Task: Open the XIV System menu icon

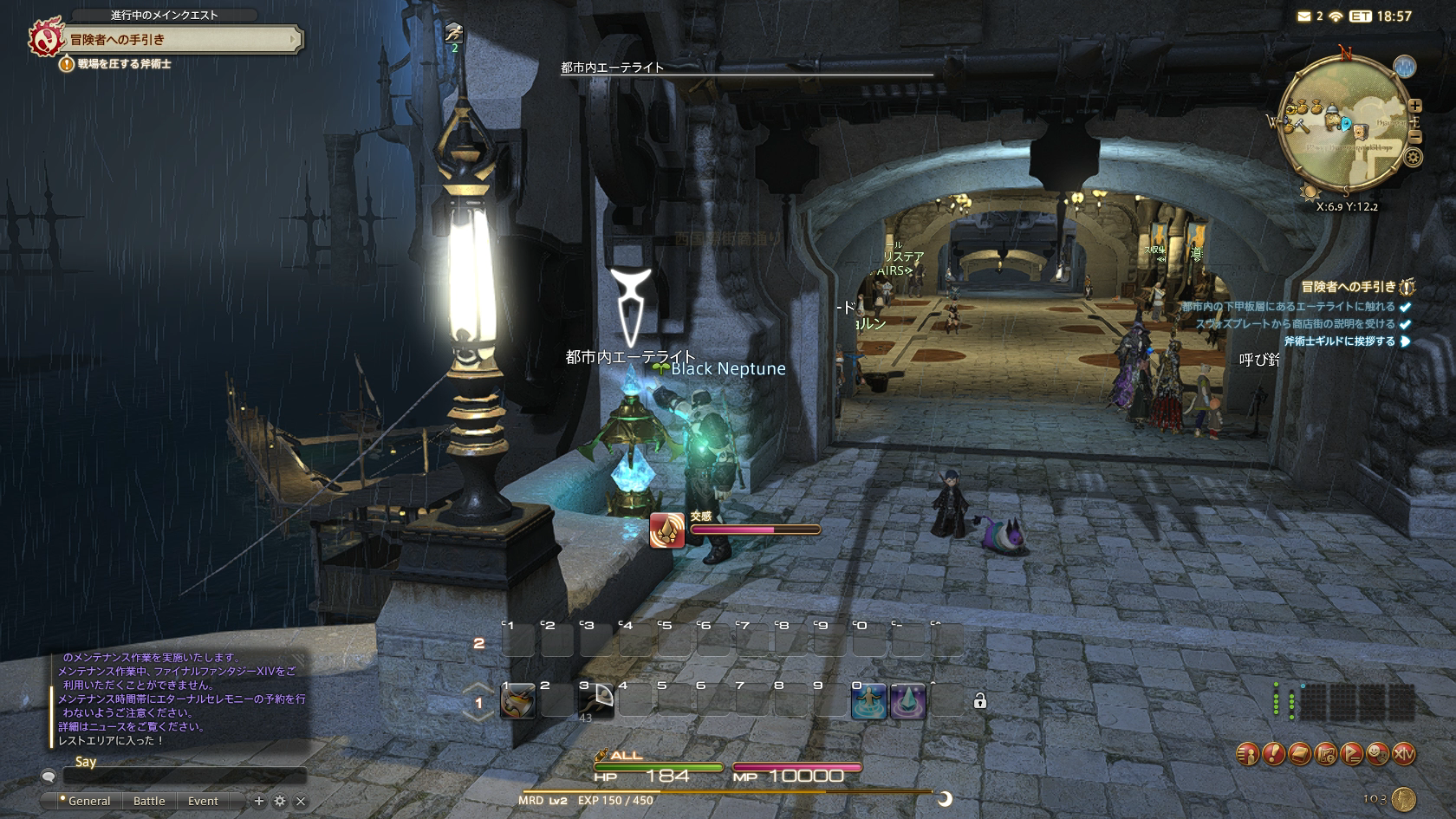Action: (x=1403, y=755)
